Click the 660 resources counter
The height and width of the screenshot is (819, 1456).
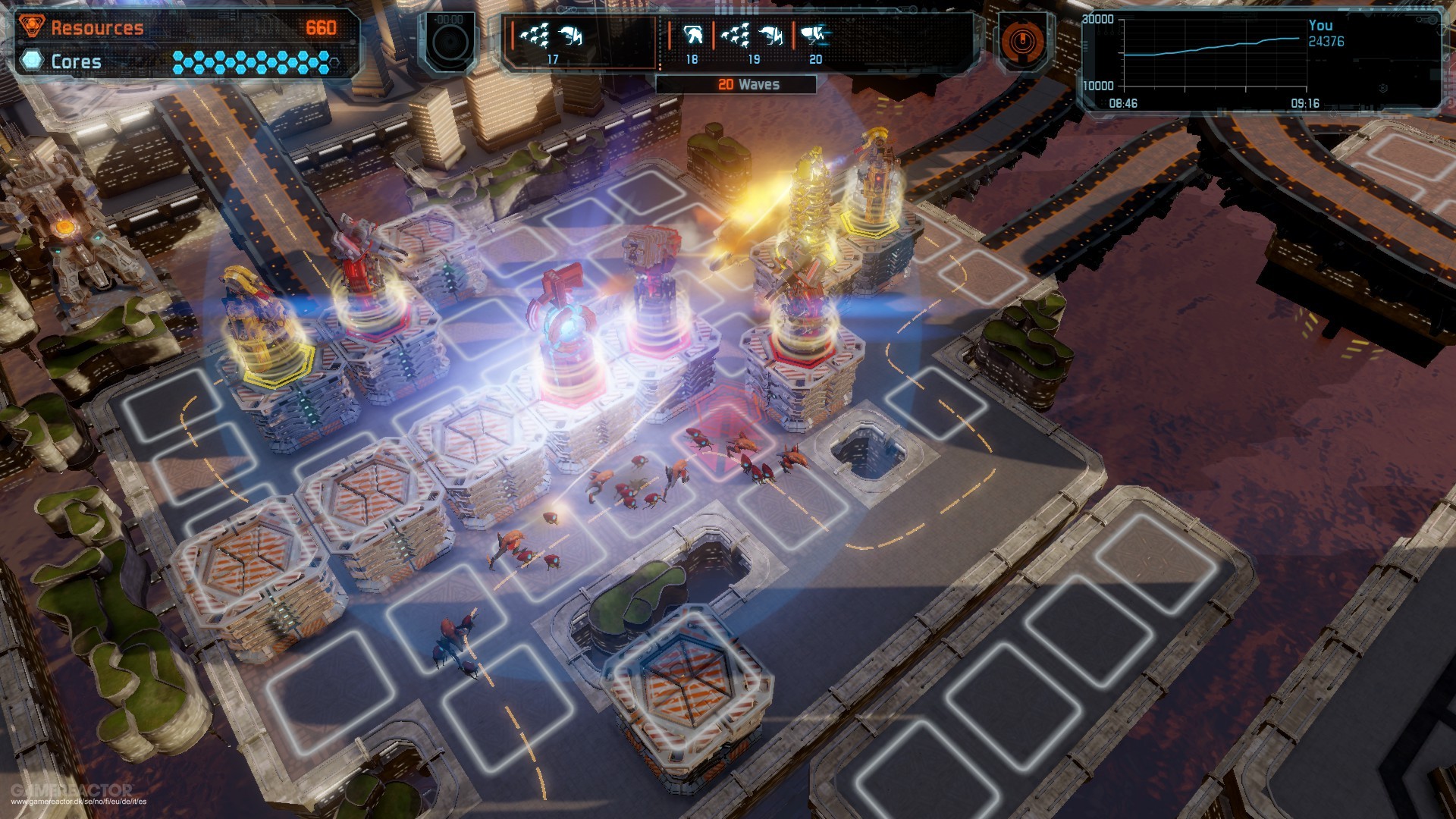pyautogui.click(x=322, y=27)
